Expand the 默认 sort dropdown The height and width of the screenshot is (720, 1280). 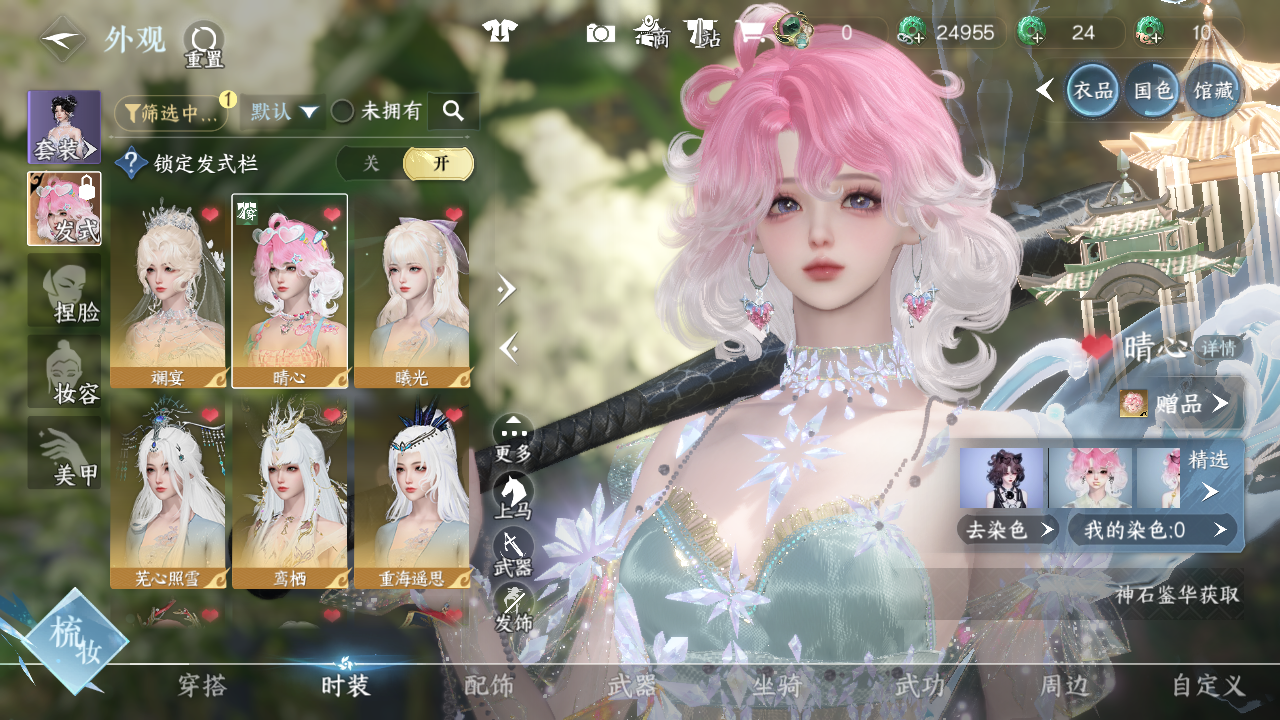click(x=284, y=112)
